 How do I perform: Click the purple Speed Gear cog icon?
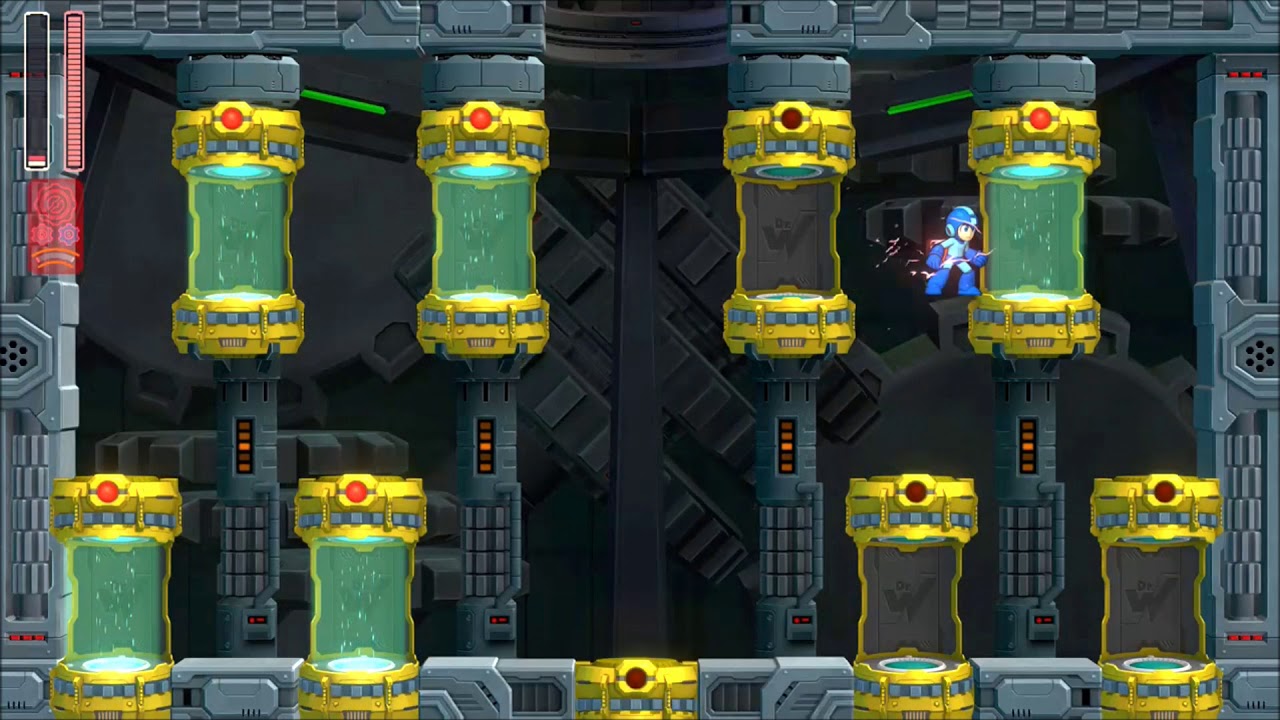66,233
